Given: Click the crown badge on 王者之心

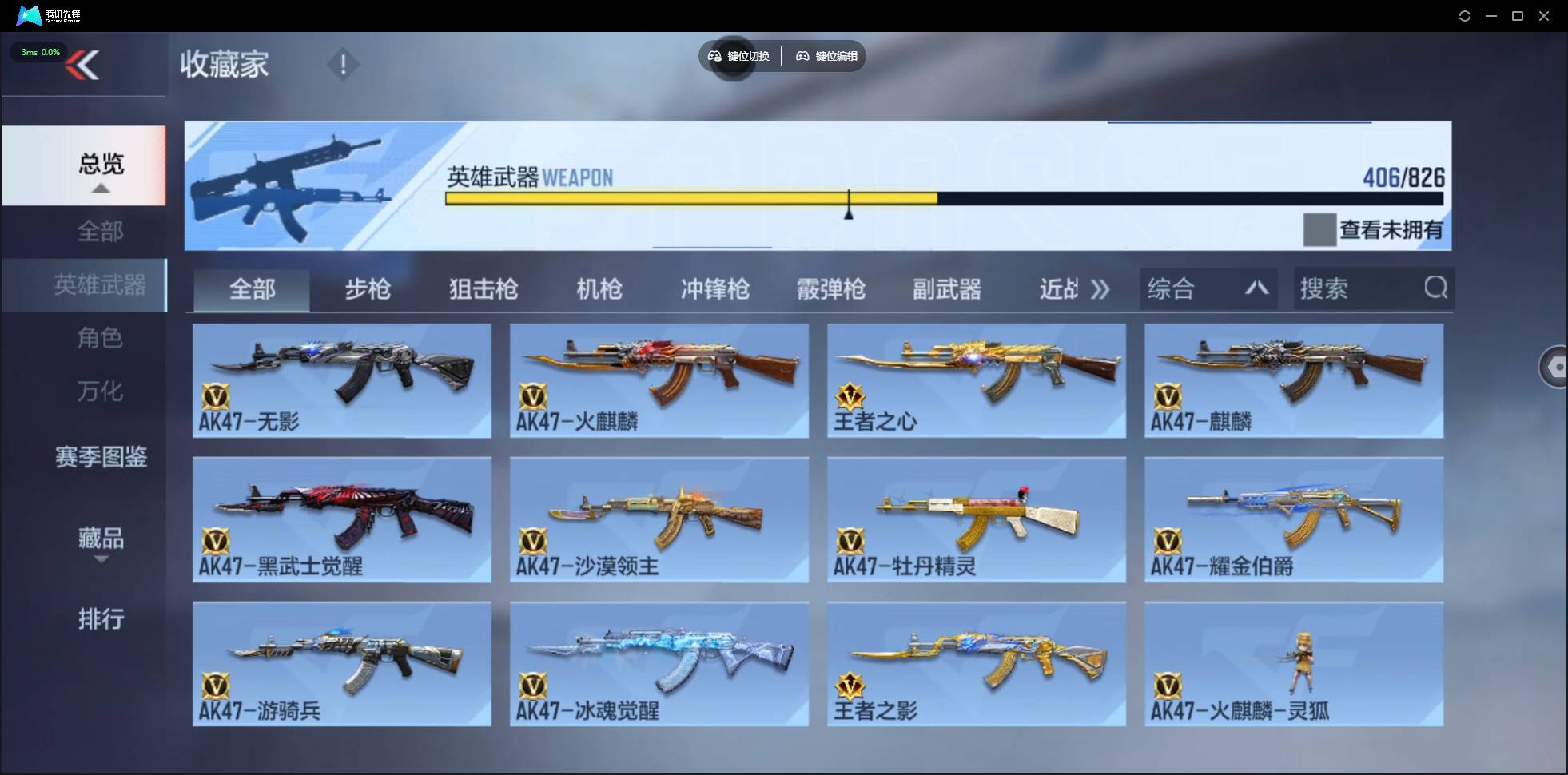Looking at the screenshot, I should (x=851, y=394).
